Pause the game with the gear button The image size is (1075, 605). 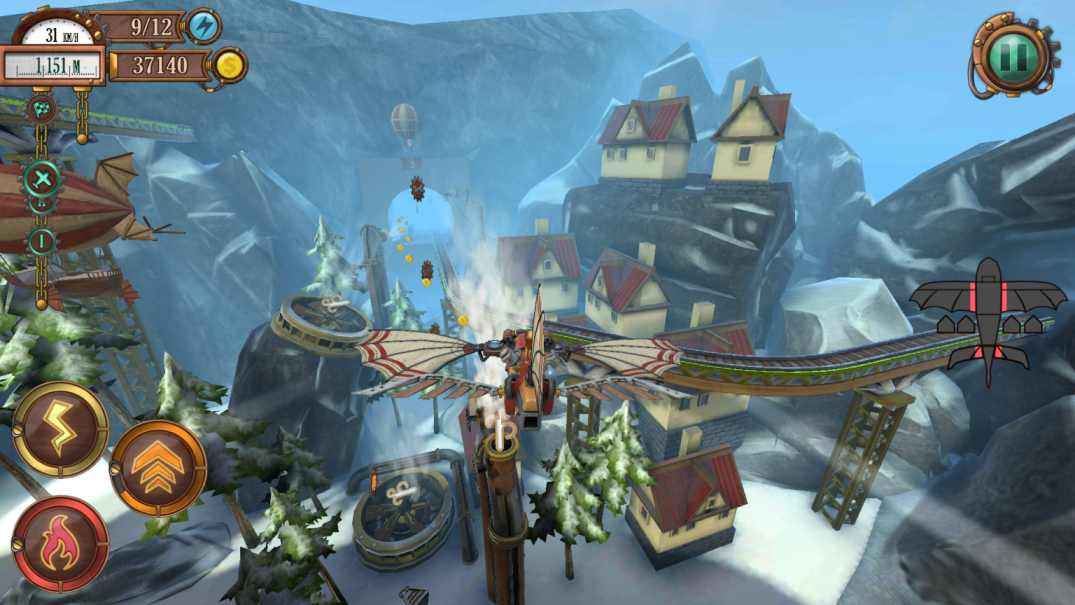pyautogui.click(x=1012, y=55)
